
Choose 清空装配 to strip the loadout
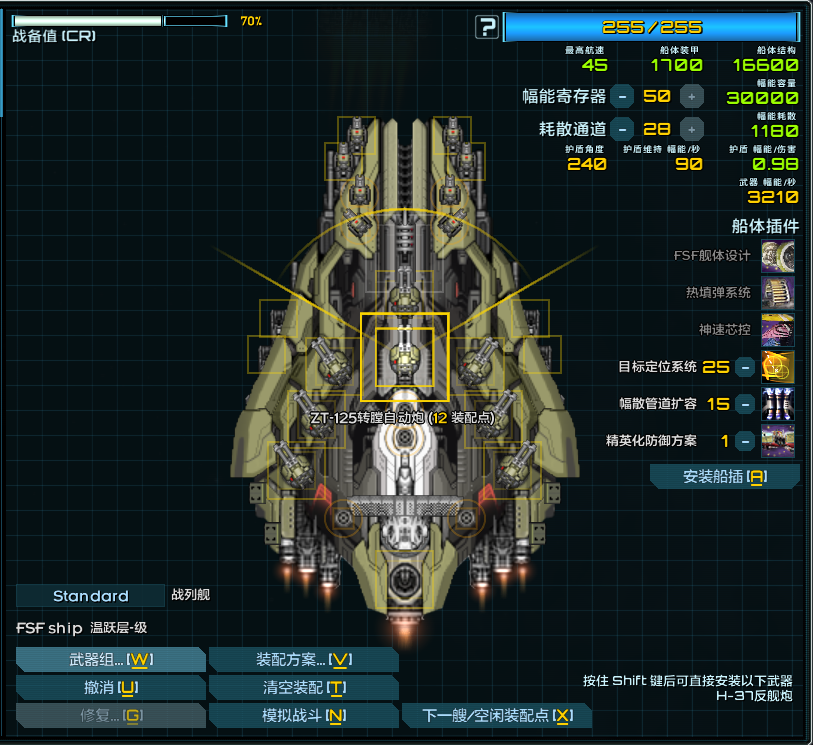tap(304, 688)
